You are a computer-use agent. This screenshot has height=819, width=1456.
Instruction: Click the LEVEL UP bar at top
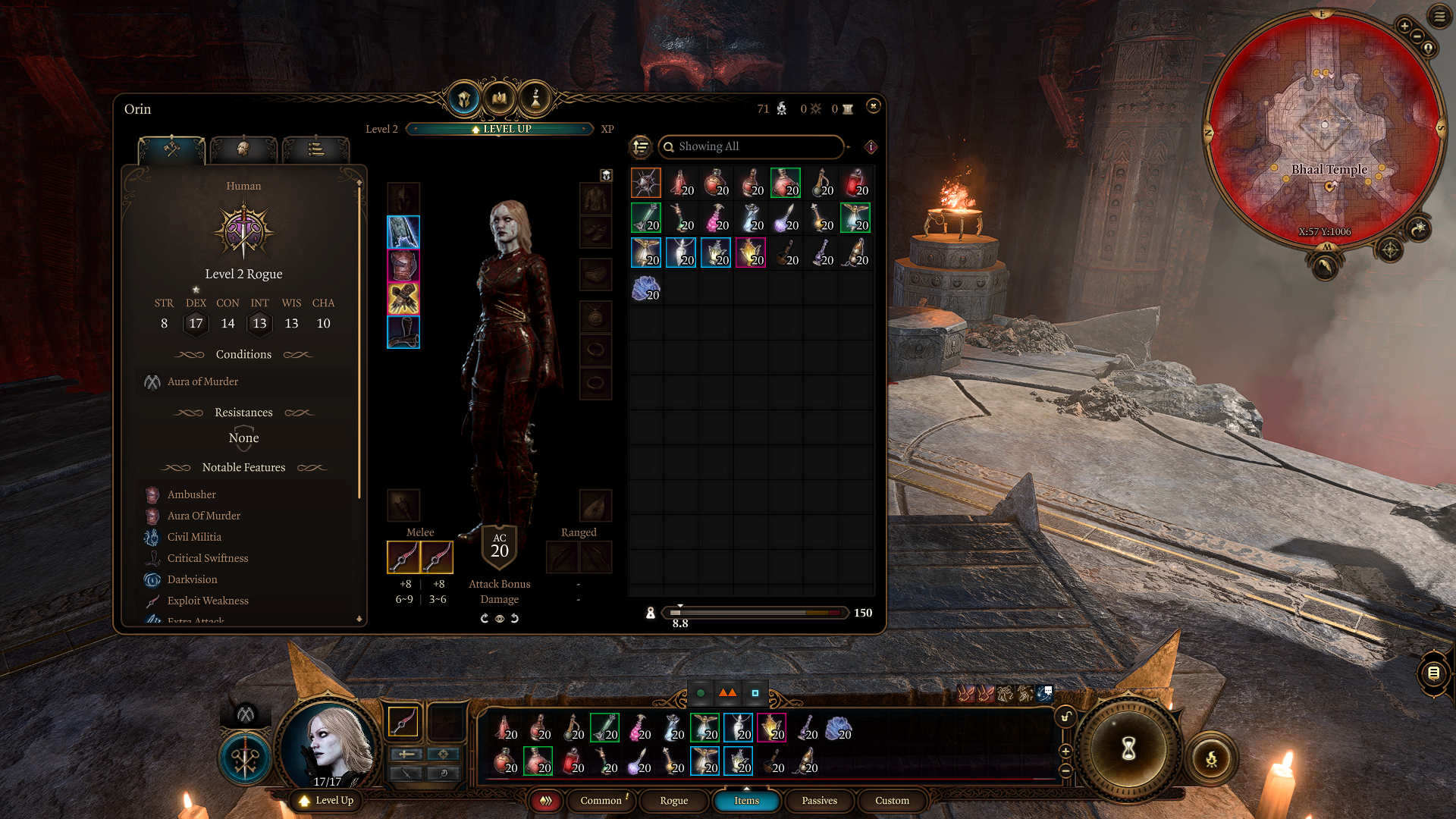tap(500, 129)
